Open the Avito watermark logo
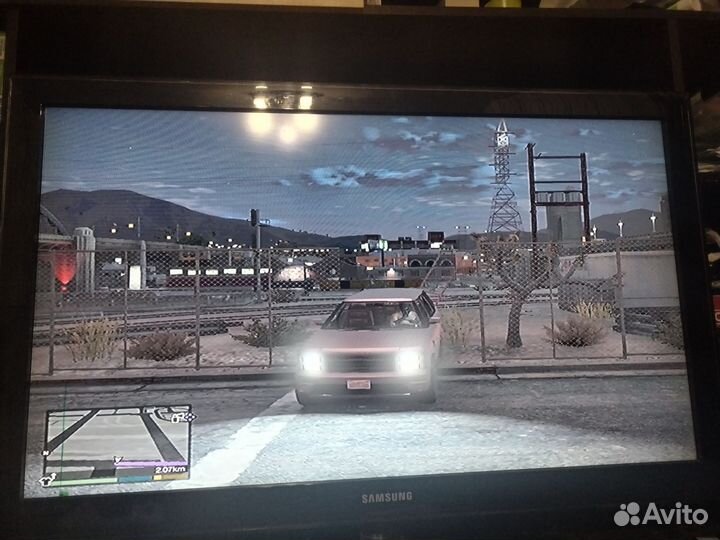Viewport: 720px width, 540px height. pos(661,513)
